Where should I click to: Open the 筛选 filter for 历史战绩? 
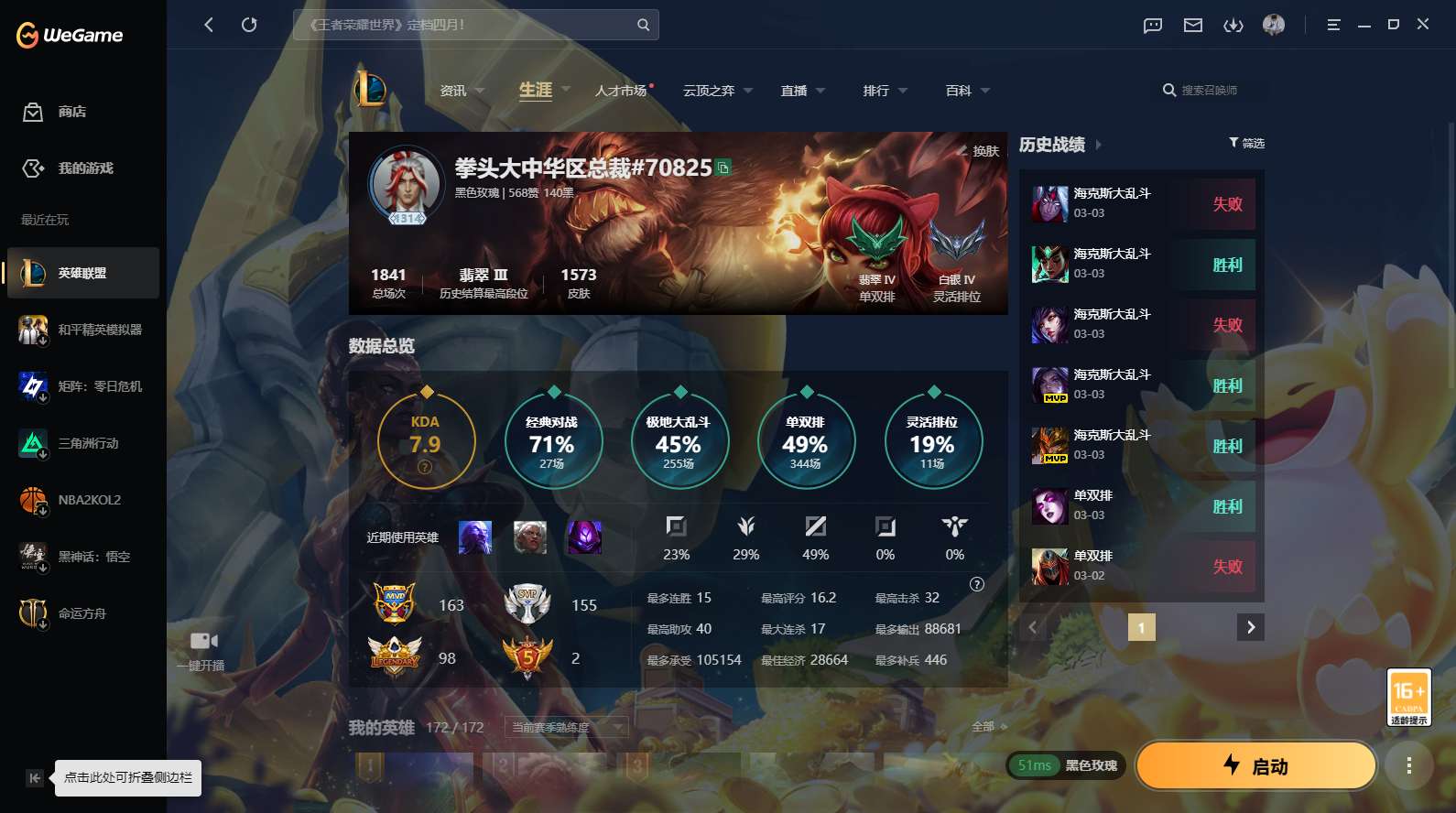(1245, 143)
